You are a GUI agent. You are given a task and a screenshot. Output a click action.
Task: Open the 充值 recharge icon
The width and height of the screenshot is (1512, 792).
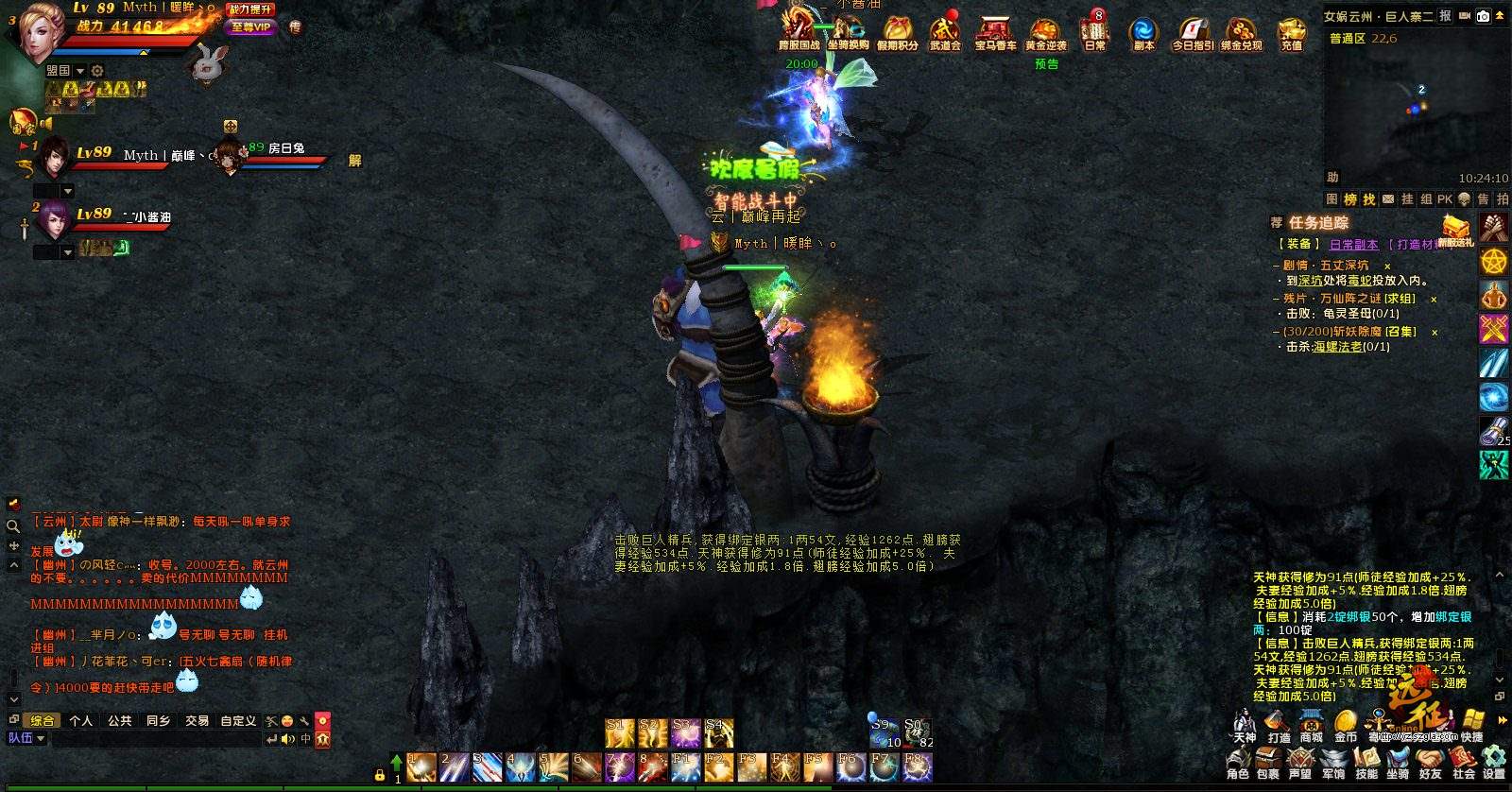coord(1291,32)
